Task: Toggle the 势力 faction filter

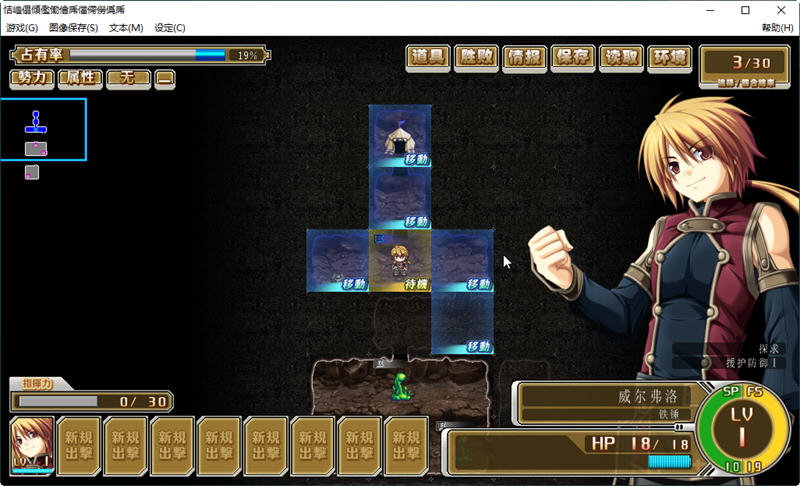Action: 32,77
